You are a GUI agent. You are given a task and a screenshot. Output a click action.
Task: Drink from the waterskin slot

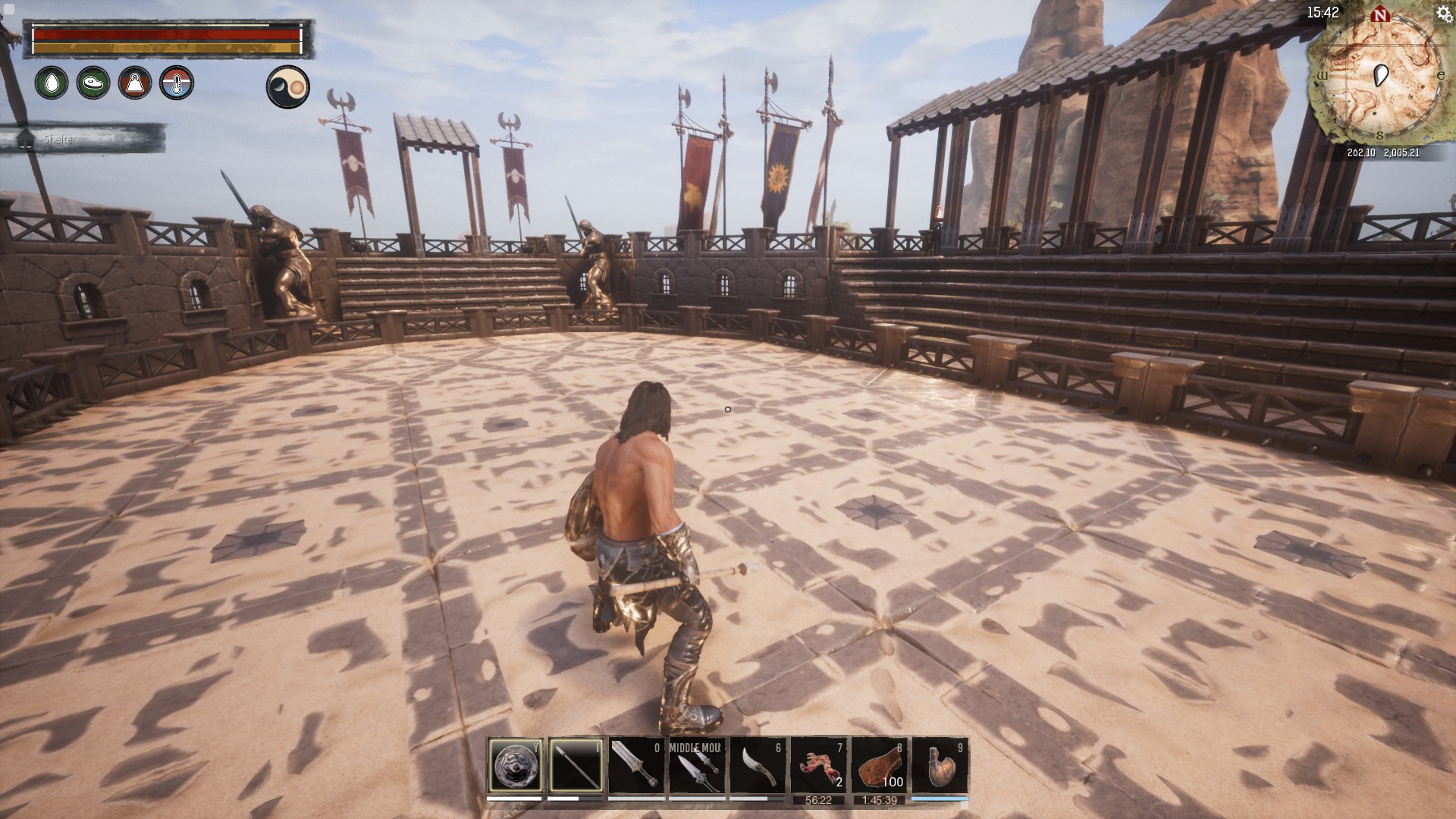[940, 766]
